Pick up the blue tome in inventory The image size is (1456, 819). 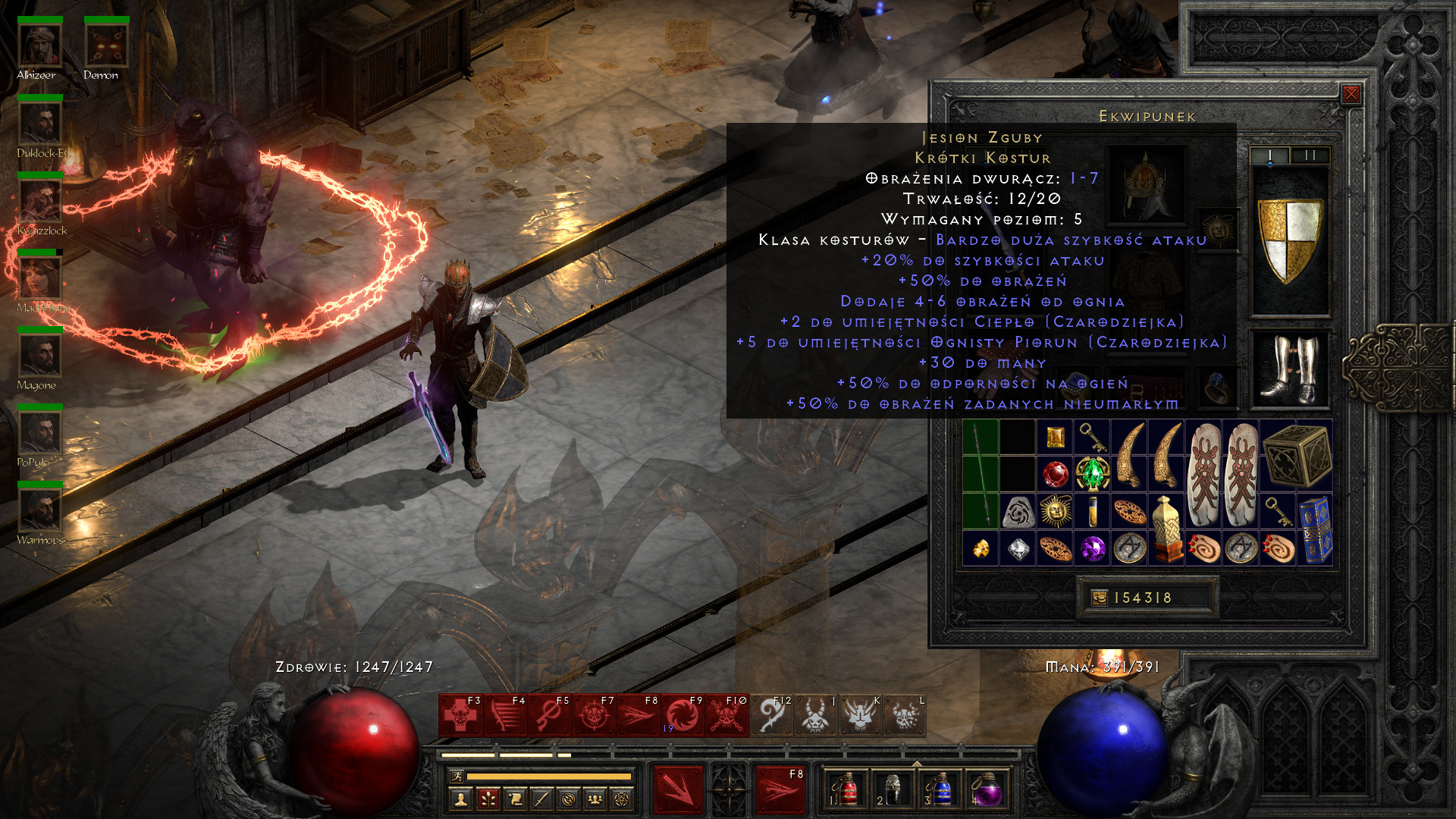click(x=1315, y=529)
